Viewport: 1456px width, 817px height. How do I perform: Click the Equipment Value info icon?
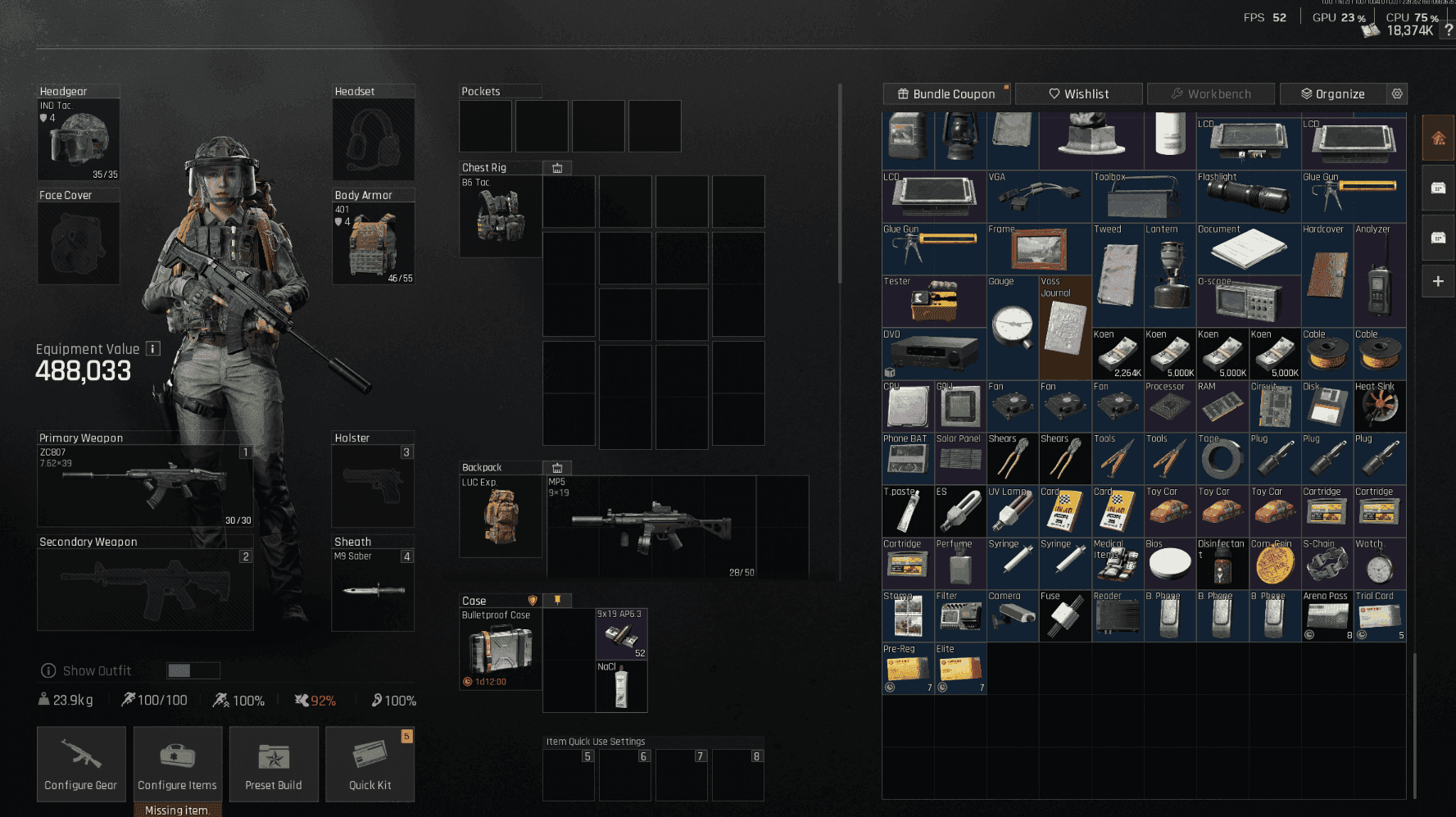(152, 348)
